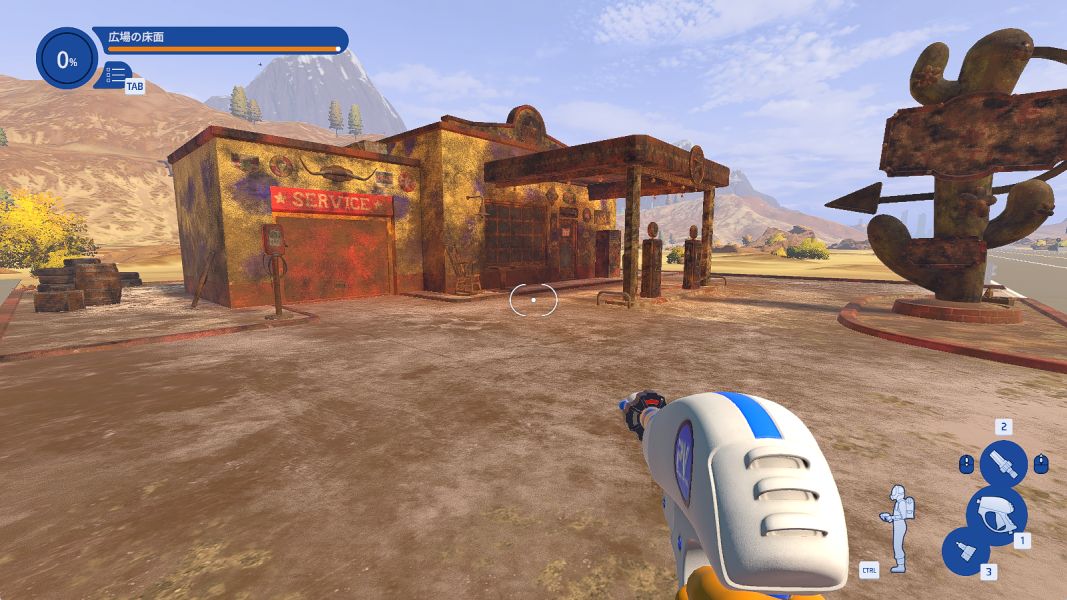This screenshot has height=600, width=1067.
Task: Select the nozzle tip equipment icon
Action: 1003,464
